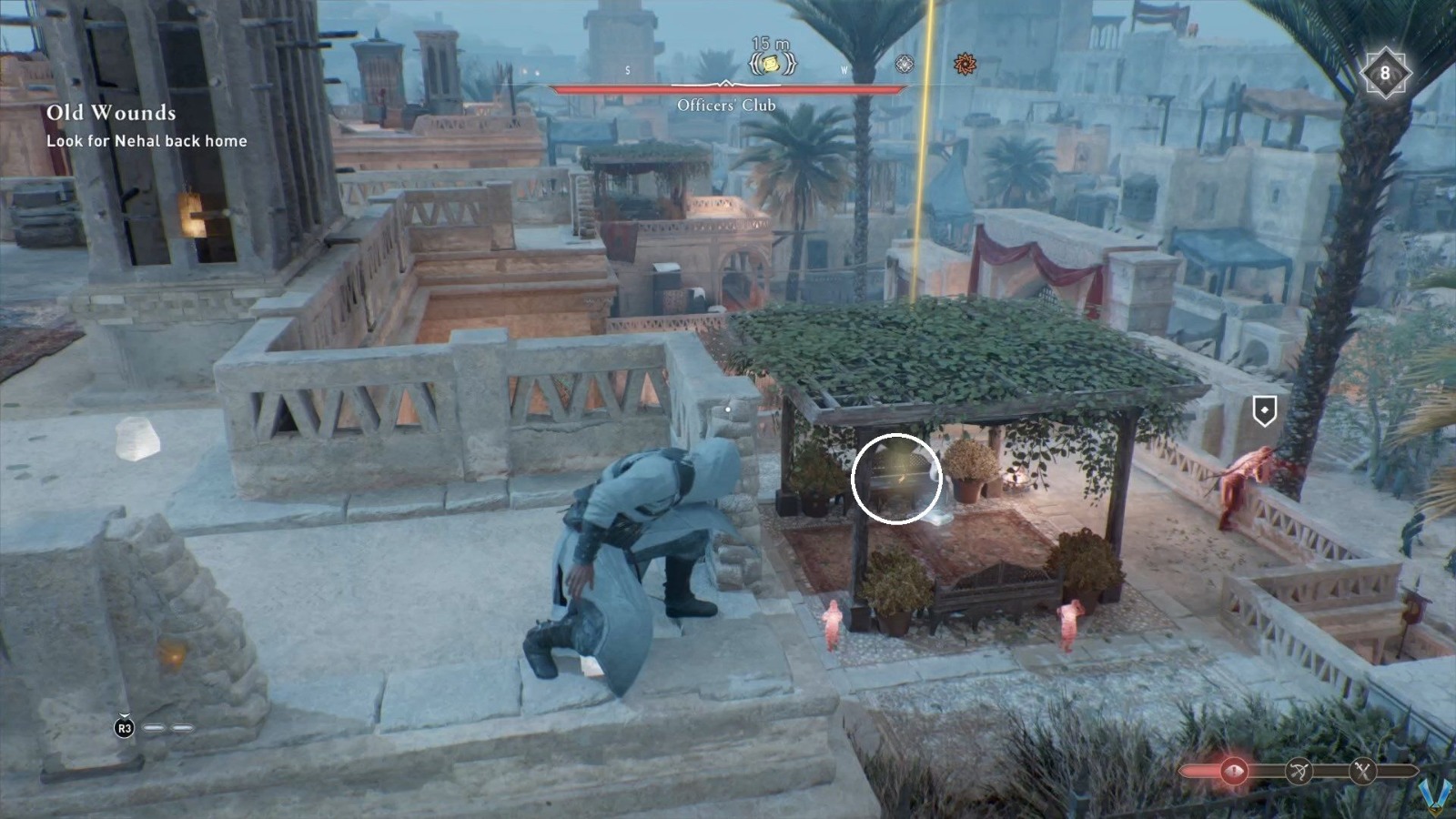The height and width of the screenshot is (819, 1456).
Task: Toggle the R3 focus ability prompt
Action: pyautogui.click(x=123, y=729)
